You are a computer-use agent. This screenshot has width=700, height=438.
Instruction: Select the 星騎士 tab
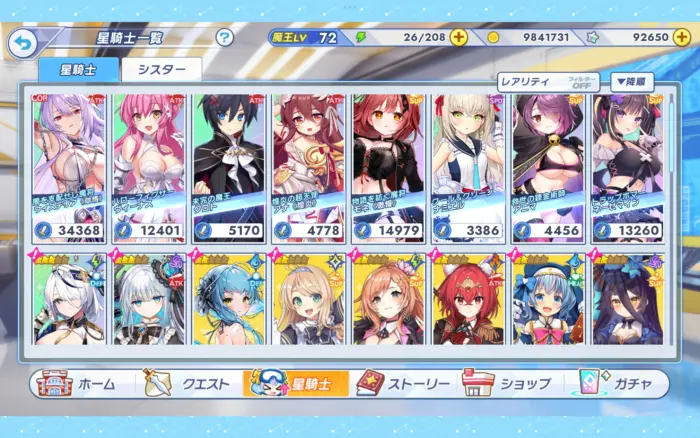pos(78,69)
